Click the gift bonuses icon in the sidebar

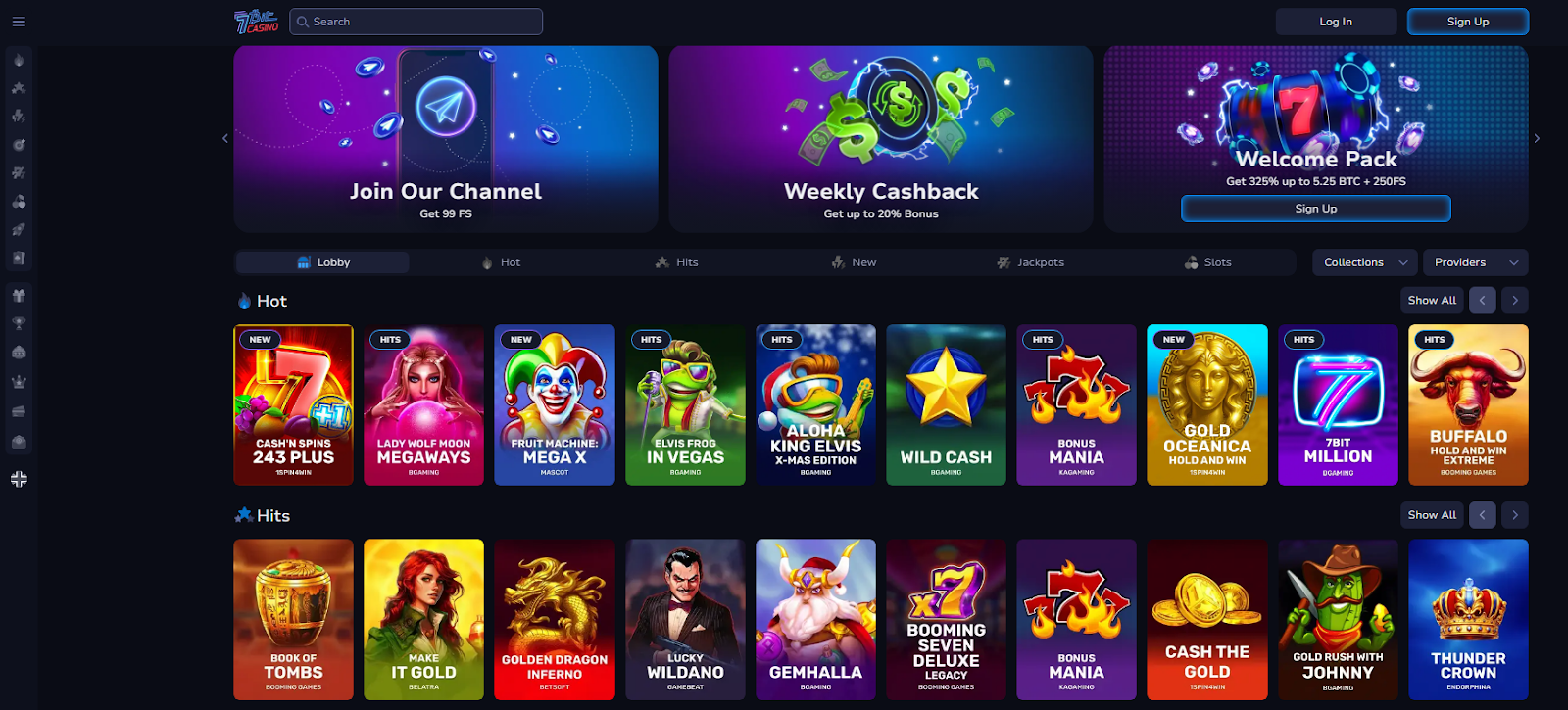pyautogui.click(x=19, y=294)
